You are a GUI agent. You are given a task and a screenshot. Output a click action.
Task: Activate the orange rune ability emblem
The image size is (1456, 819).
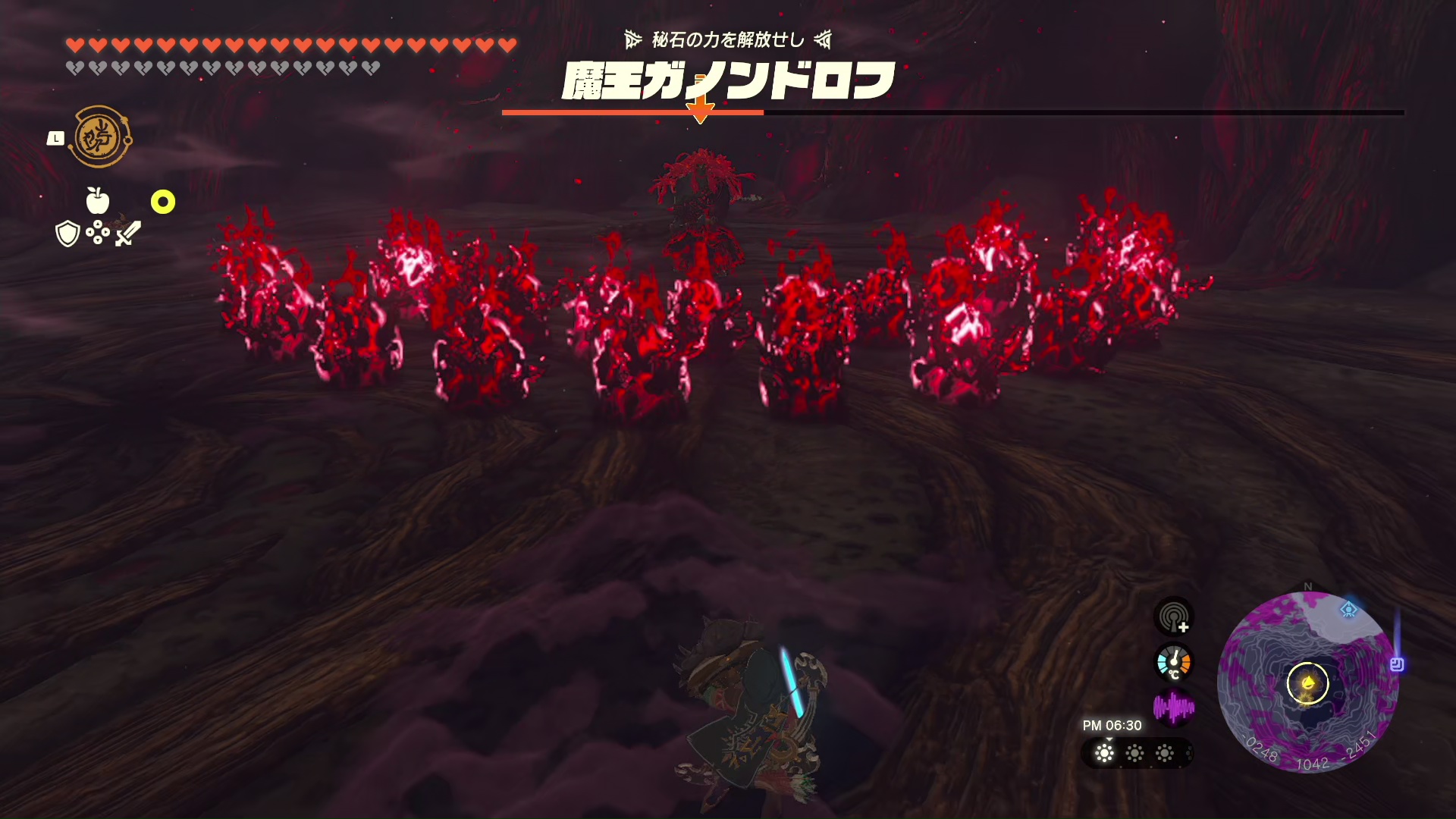coord(99,137)
